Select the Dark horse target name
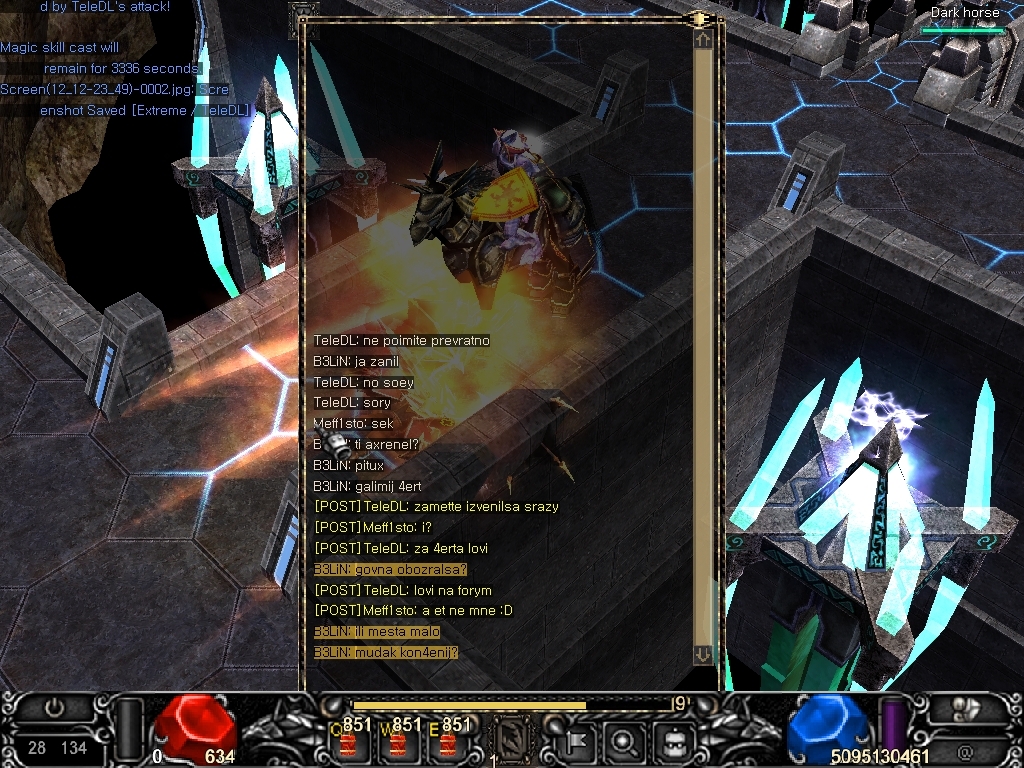1024x768 pixels. point(965,13)
